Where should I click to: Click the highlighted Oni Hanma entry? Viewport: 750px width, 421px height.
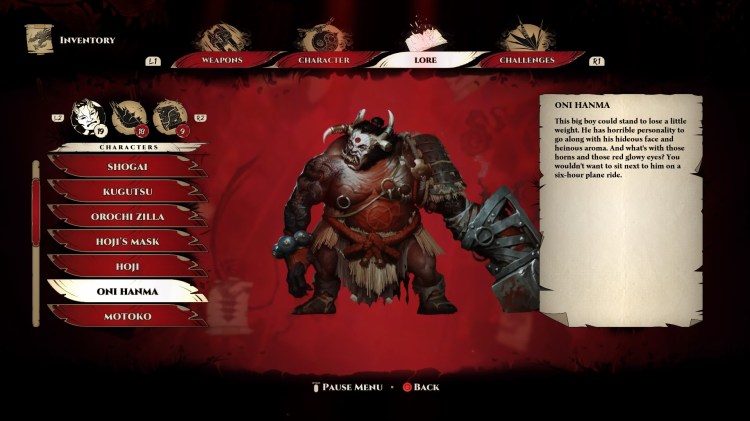[x=127, y=291]
